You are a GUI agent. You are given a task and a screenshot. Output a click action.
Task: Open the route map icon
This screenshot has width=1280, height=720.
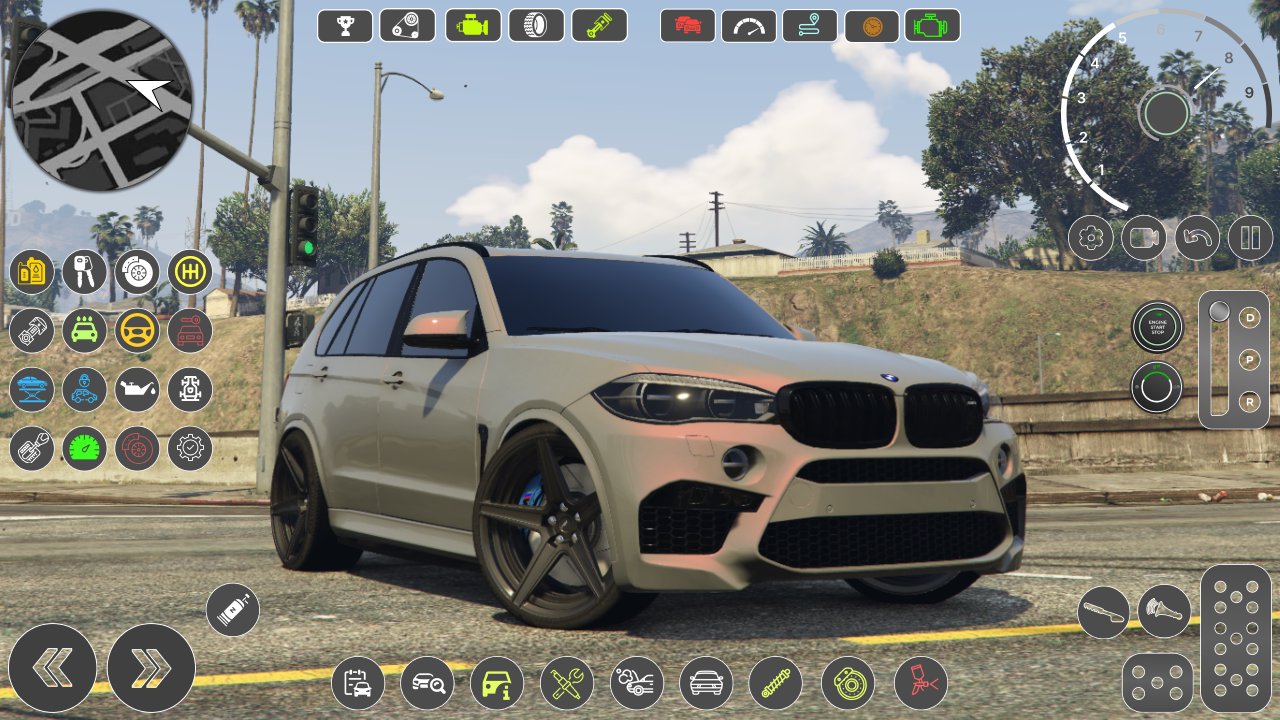[810, 25]
